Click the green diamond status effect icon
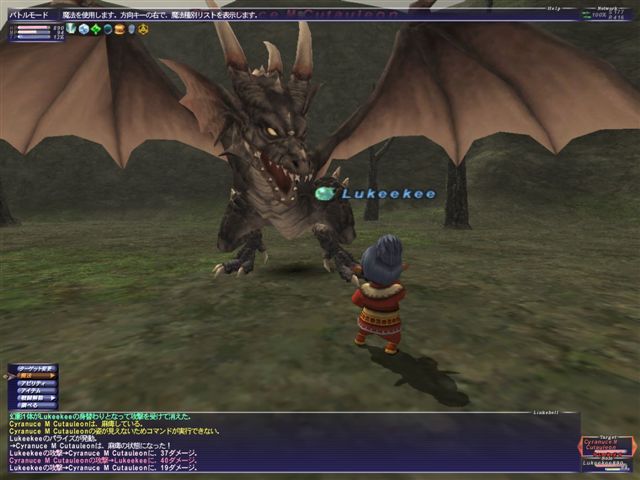The height and width of the screenshot is (480, 640). 96,29
